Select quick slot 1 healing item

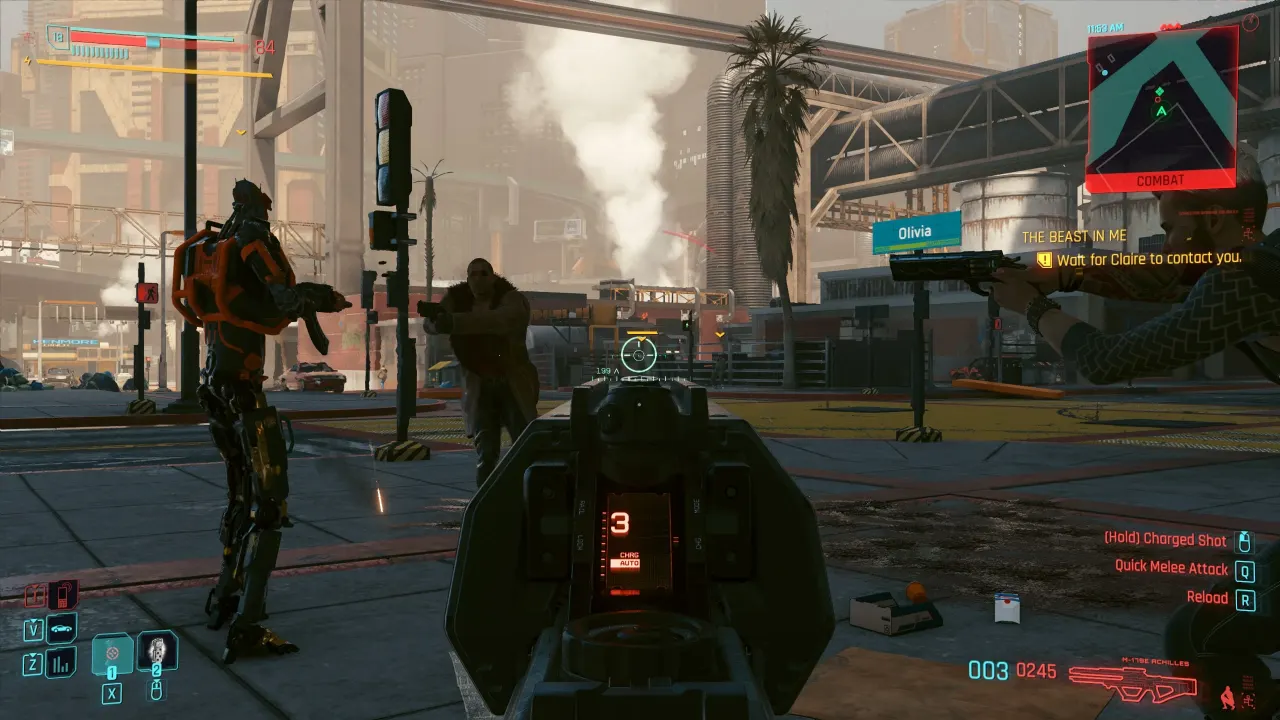tap(112, 654)
